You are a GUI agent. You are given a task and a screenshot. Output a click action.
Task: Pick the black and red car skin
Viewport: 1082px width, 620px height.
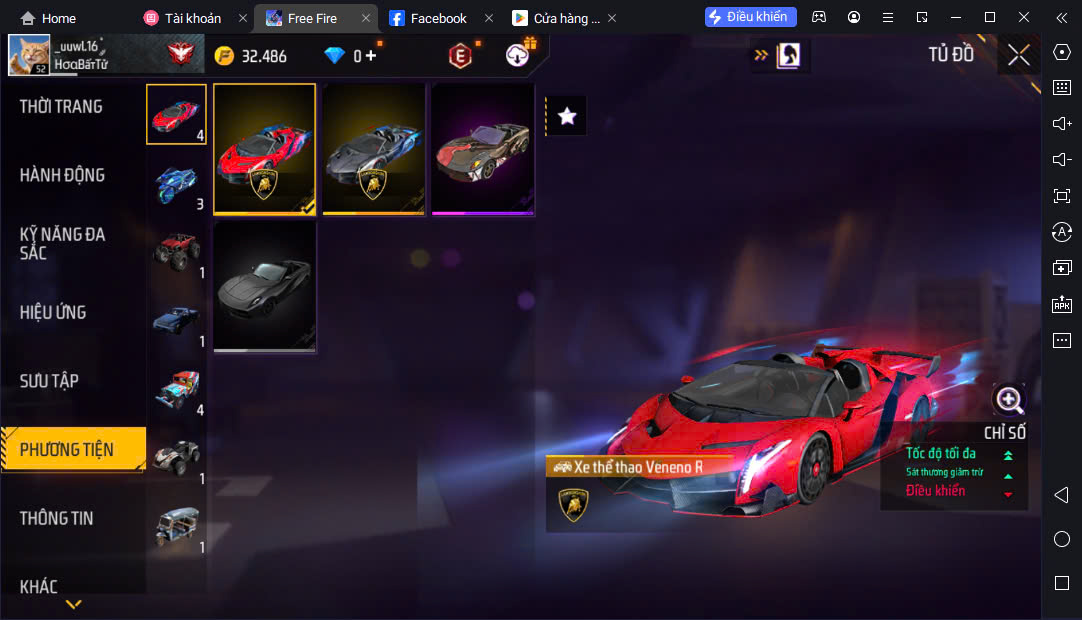[483, 149]
